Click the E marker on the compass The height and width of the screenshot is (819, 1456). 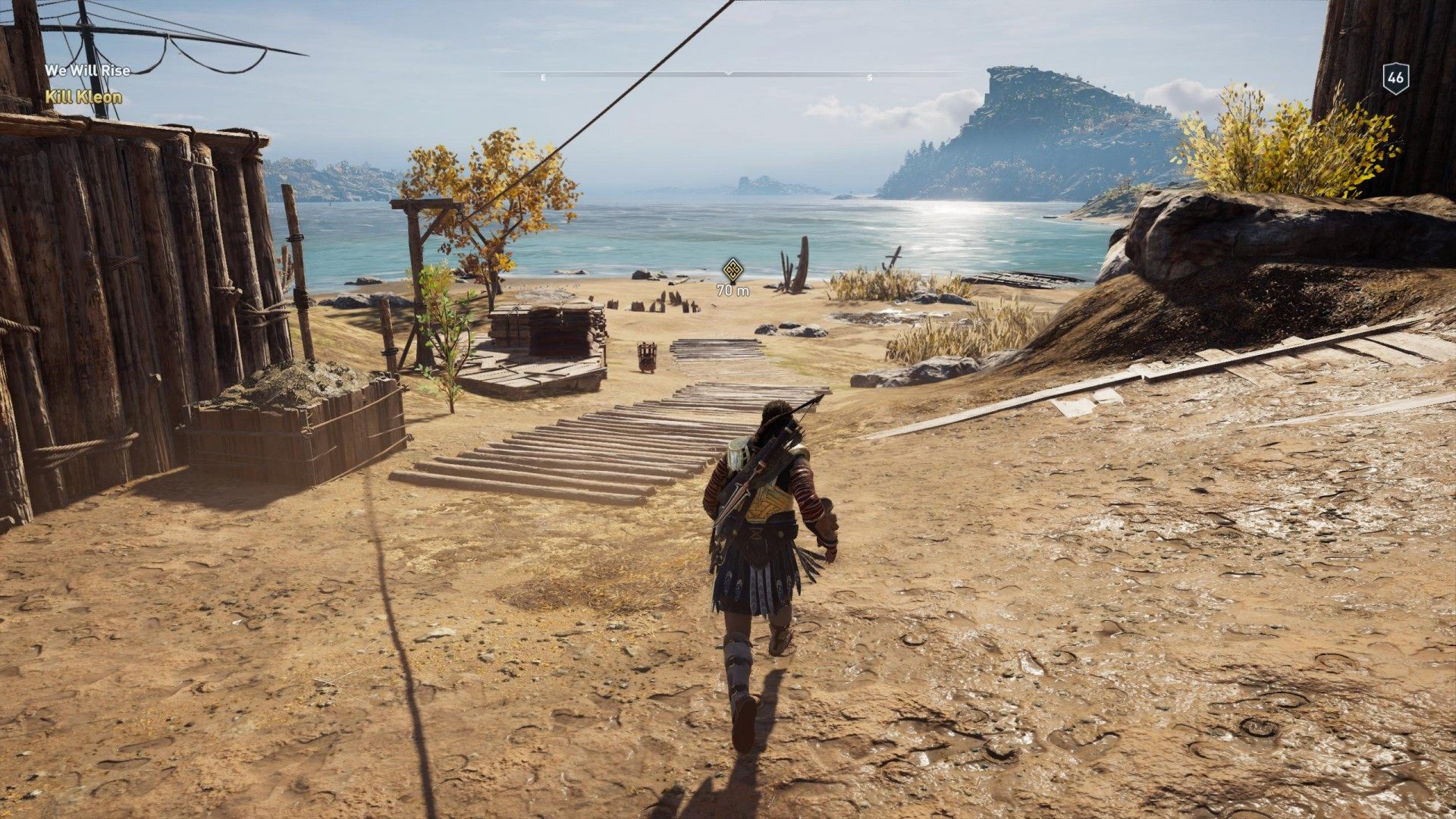[543, 76]
